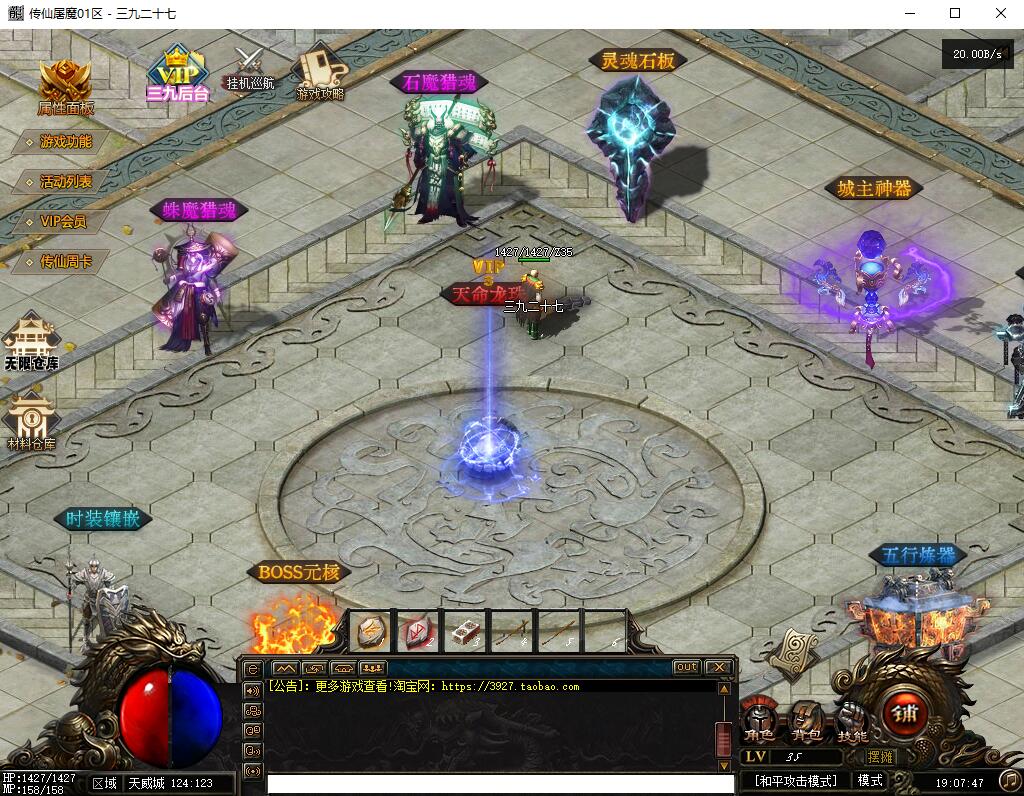Viewport: 1024px width, 796px height.
Task: Maximize the game window
Action: click(955, 13)
